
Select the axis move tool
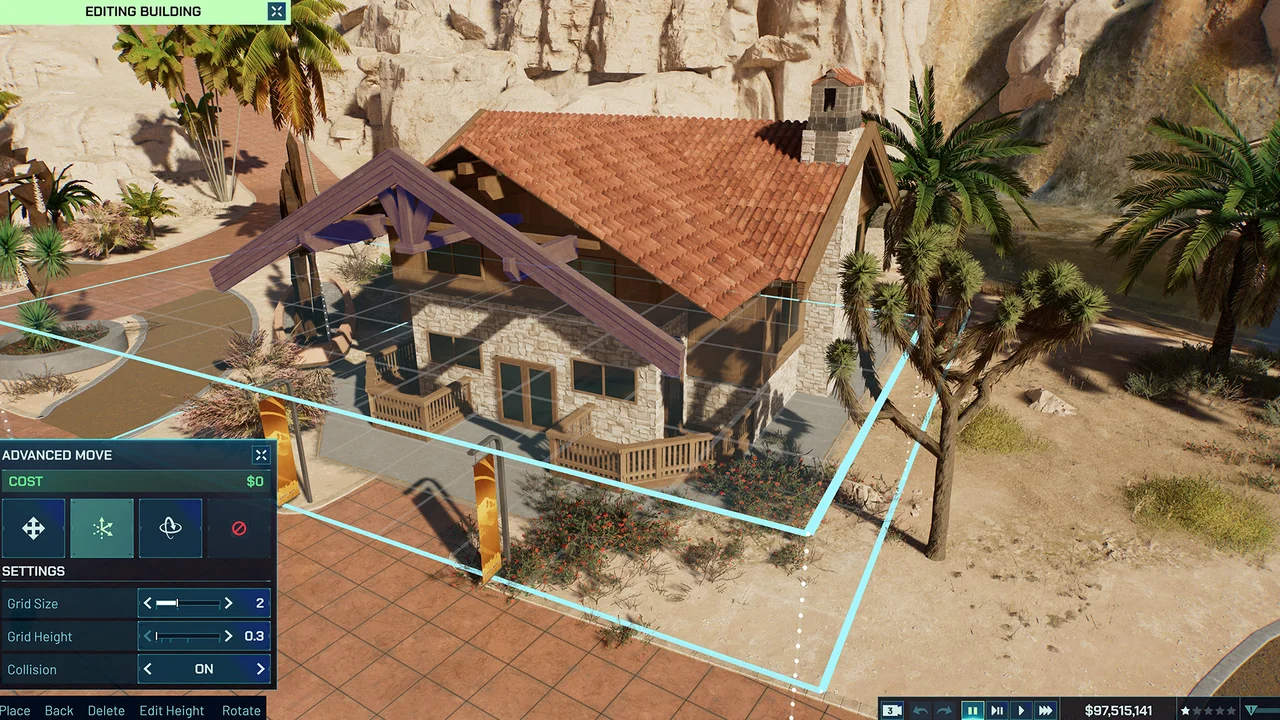[x=102, y=528]
